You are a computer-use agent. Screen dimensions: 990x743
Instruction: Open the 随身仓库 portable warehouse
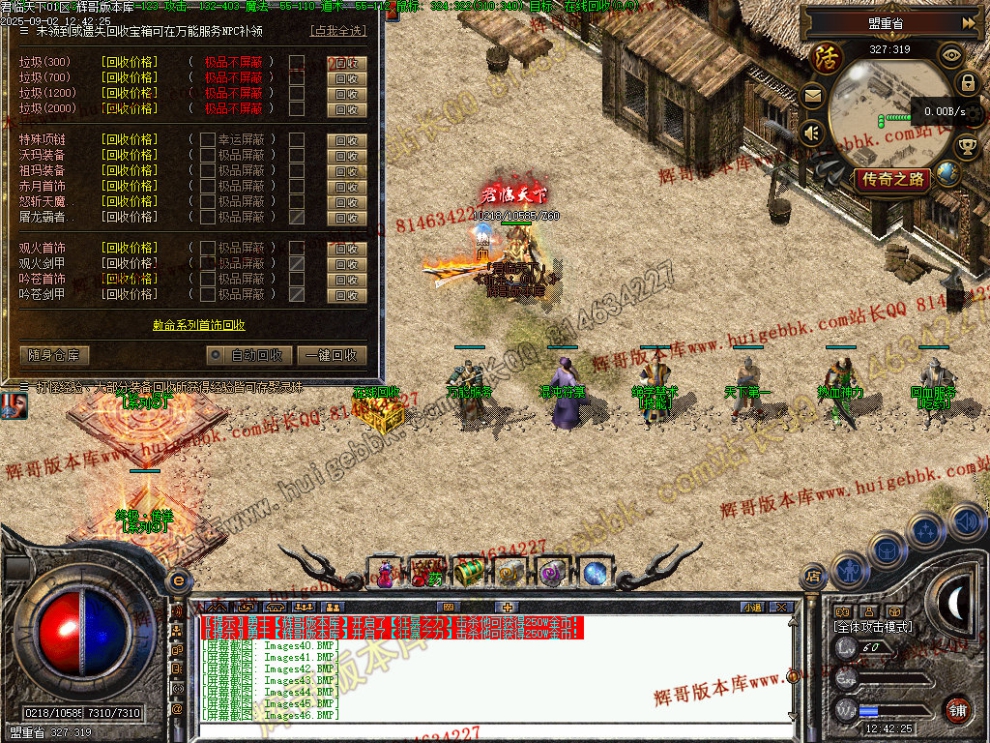pyautogui.click(x=55, y=355)
